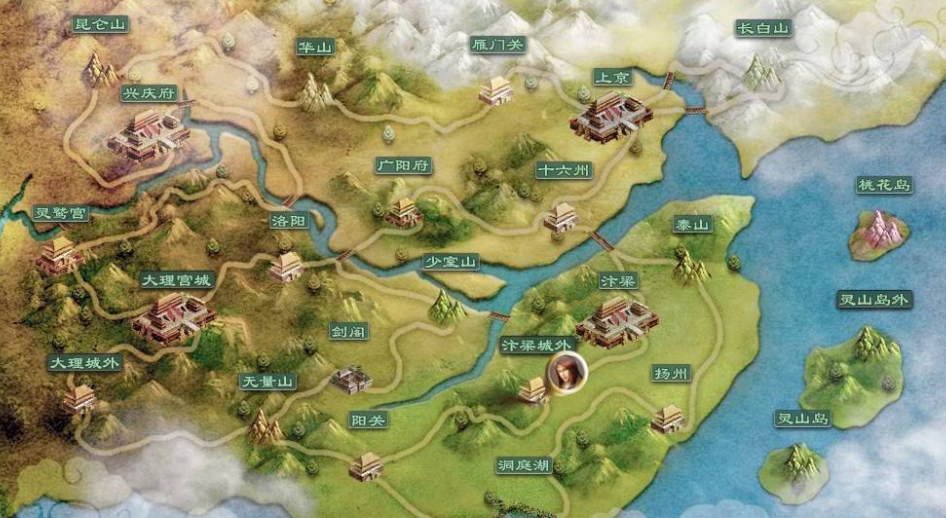Select the 洛阳 map label
The image size is (946, 518).
tap(288, 221)
